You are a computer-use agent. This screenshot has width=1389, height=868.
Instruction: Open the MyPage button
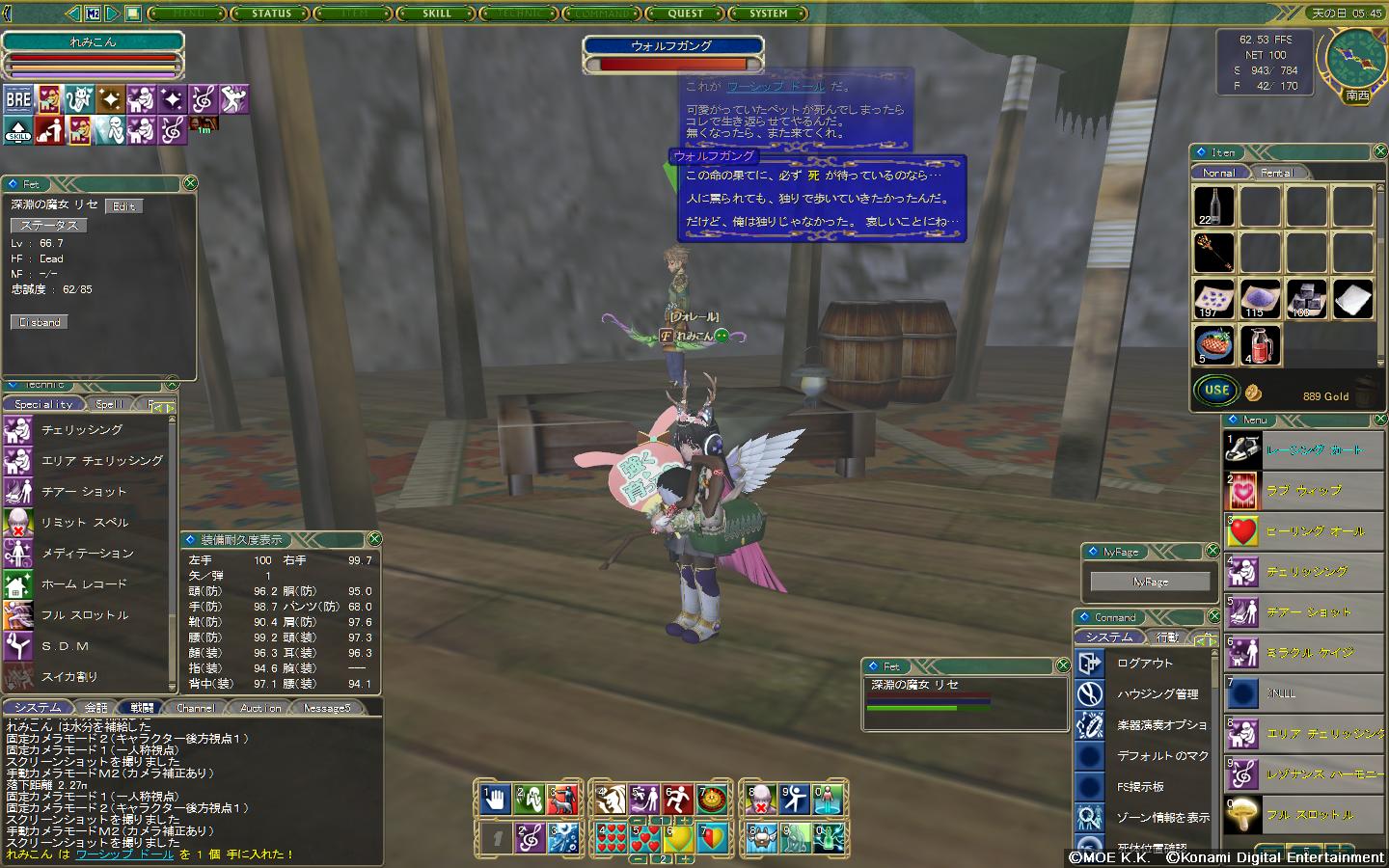tap(1150, 582)
